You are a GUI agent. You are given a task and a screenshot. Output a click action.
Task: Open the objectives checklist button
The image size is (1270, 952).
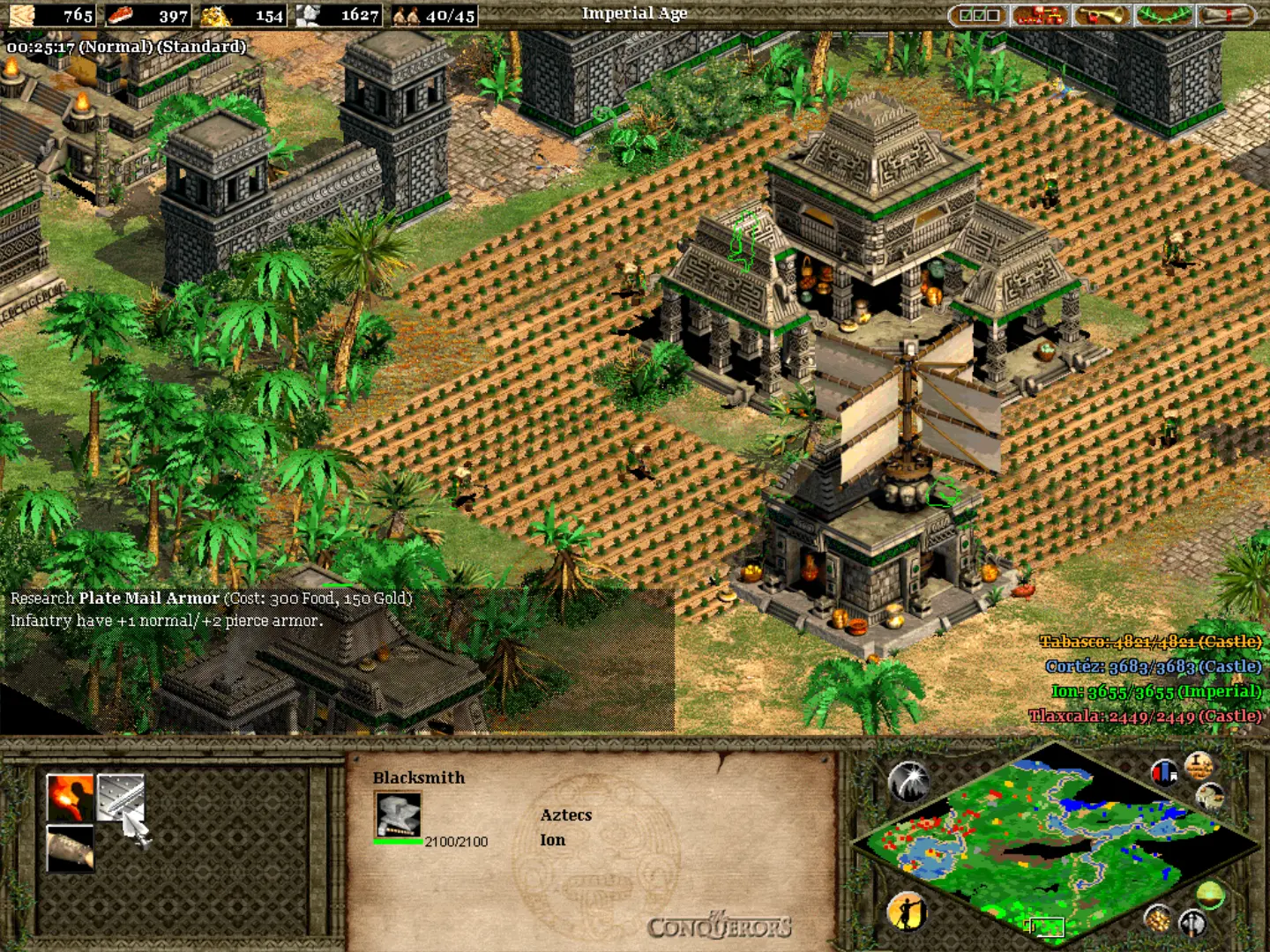979,15
